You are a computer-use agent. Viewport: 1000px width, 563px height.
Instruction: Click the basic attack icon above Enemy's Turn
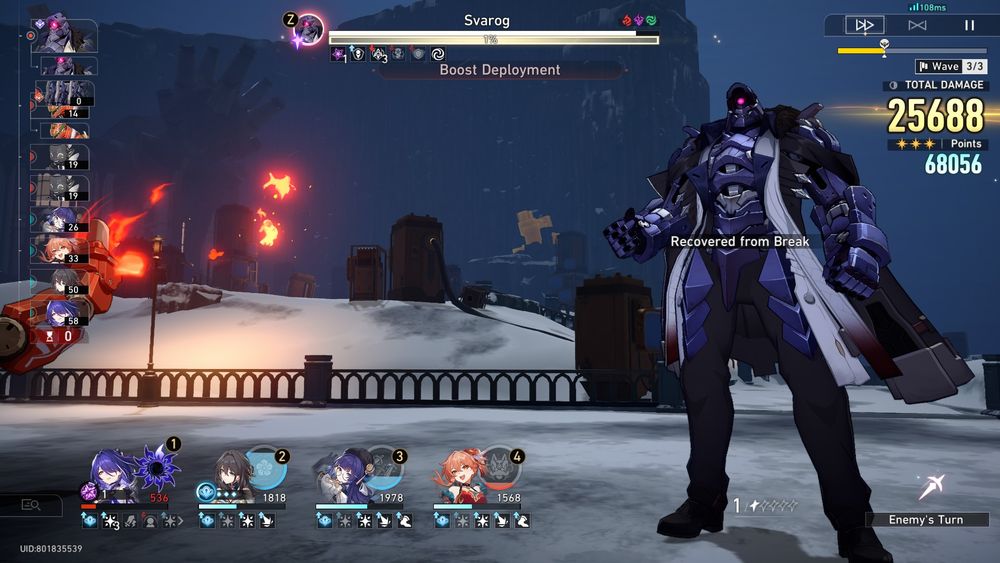pyautogui.click(x=932, y=487)
